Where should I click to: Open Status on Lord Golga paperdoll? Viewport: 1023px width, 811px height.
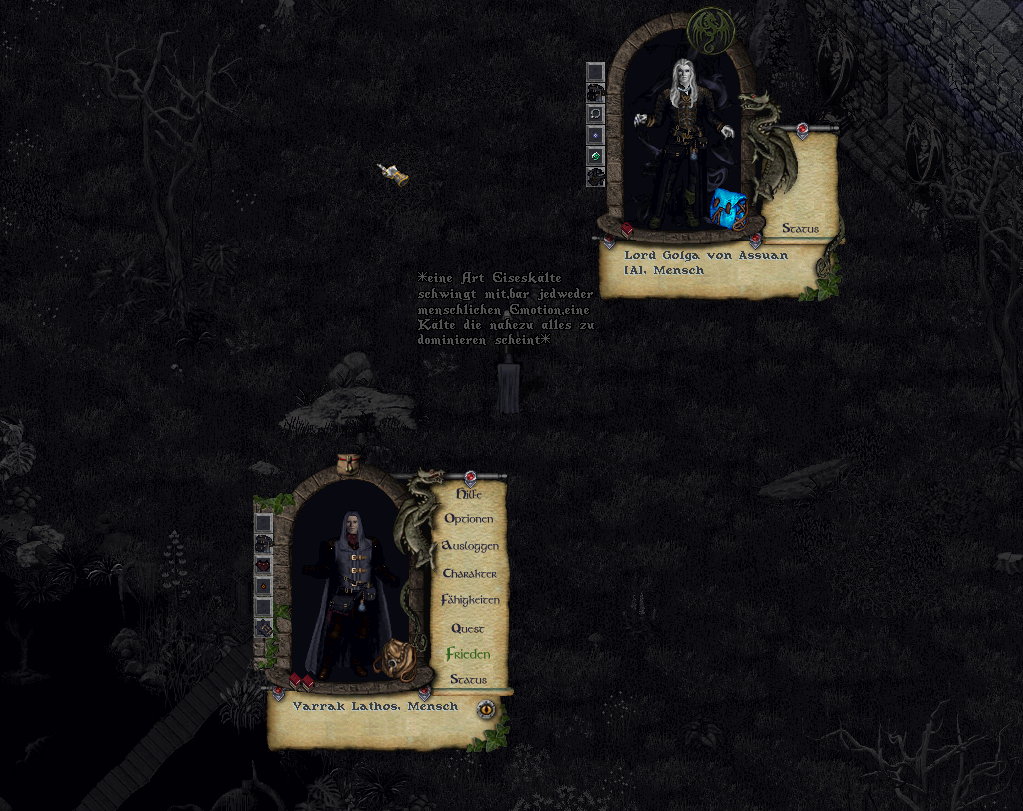[x=800, y=229]
